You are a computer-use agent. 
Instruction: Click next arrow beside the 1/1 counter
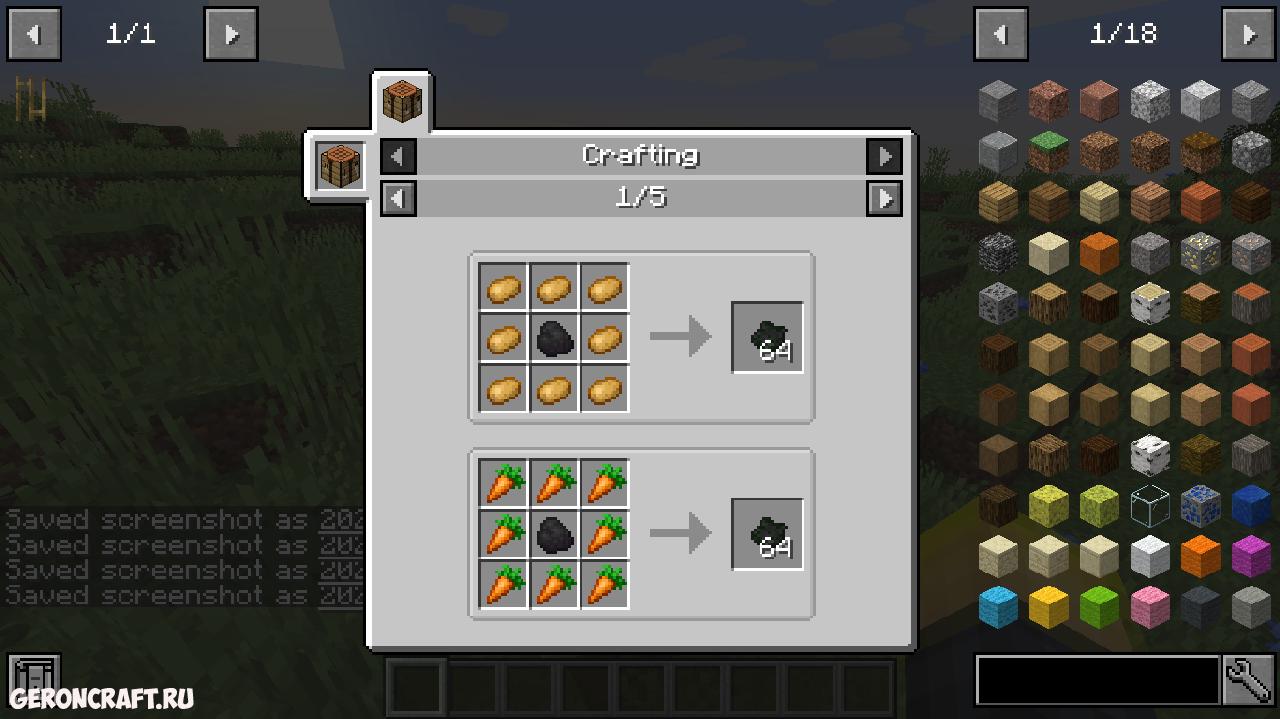(231, 34)
